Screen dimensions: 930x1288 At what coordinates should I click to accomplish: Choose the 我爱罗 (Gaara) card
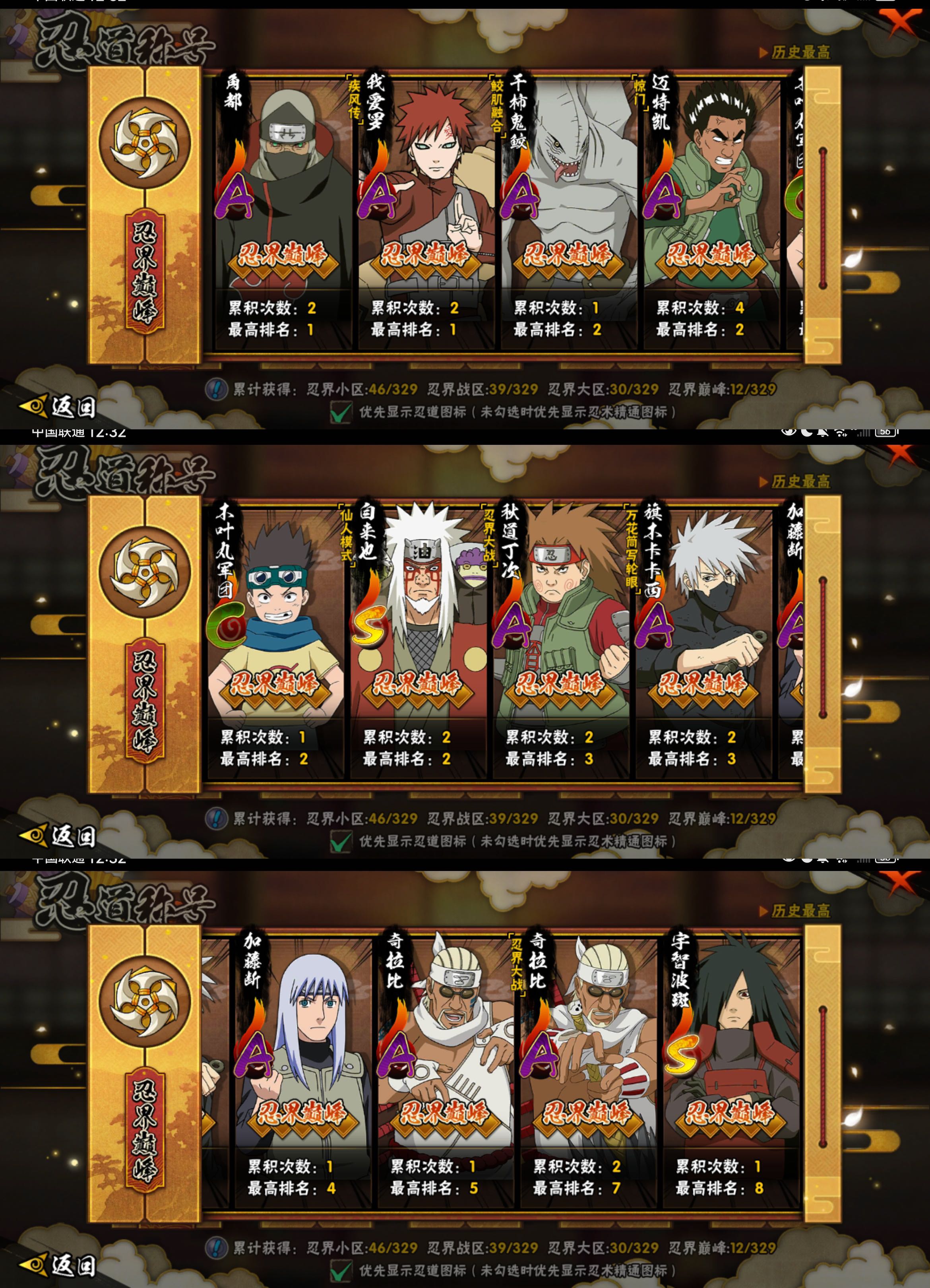[426, 210]
